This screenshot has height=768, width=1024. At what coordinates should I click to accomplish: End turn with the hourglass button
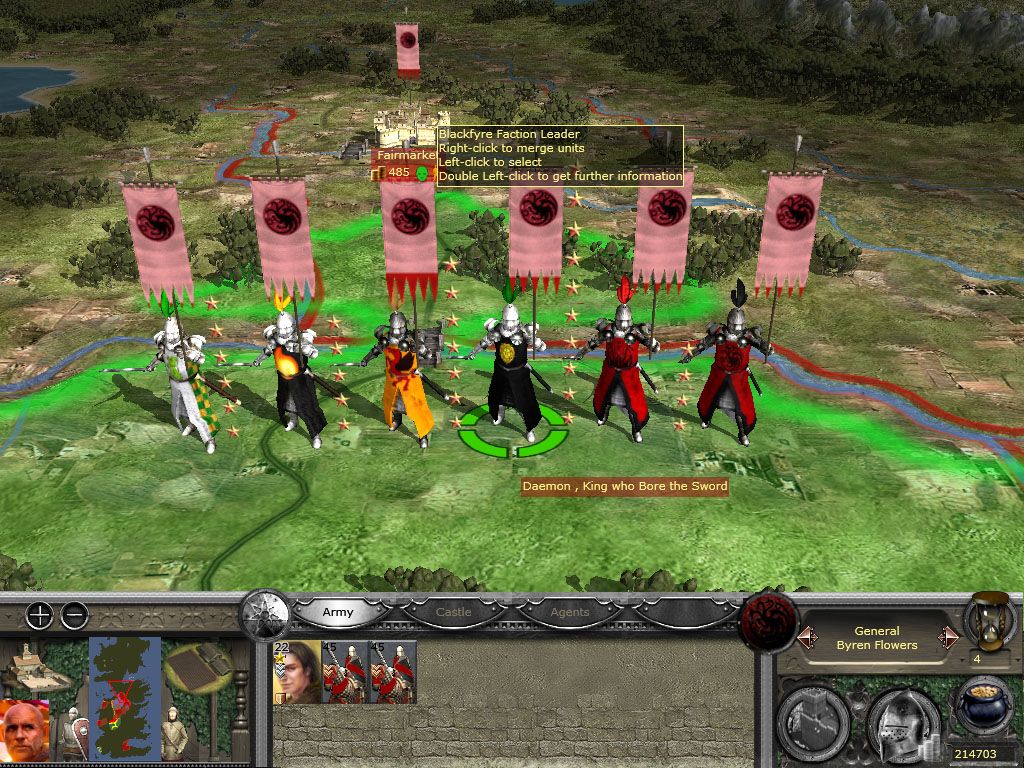tap(990, 622)
